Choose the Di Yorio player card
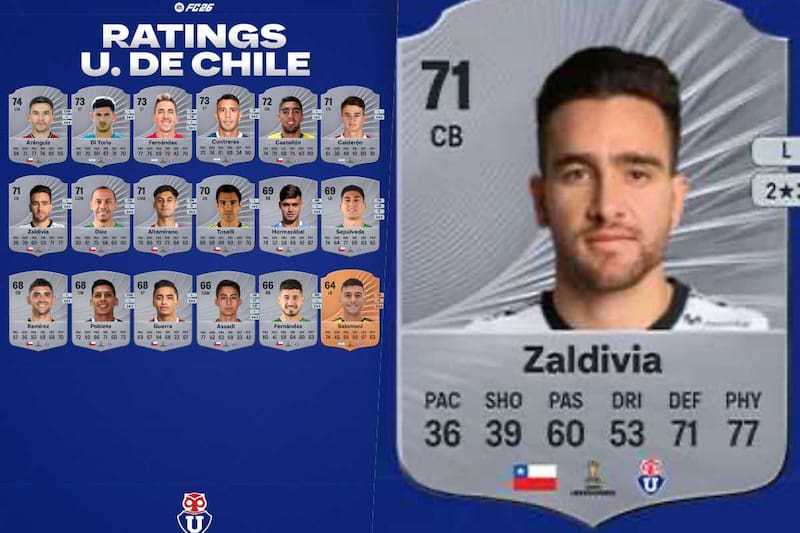Screen dimensions: 800x533 point(102,125)
